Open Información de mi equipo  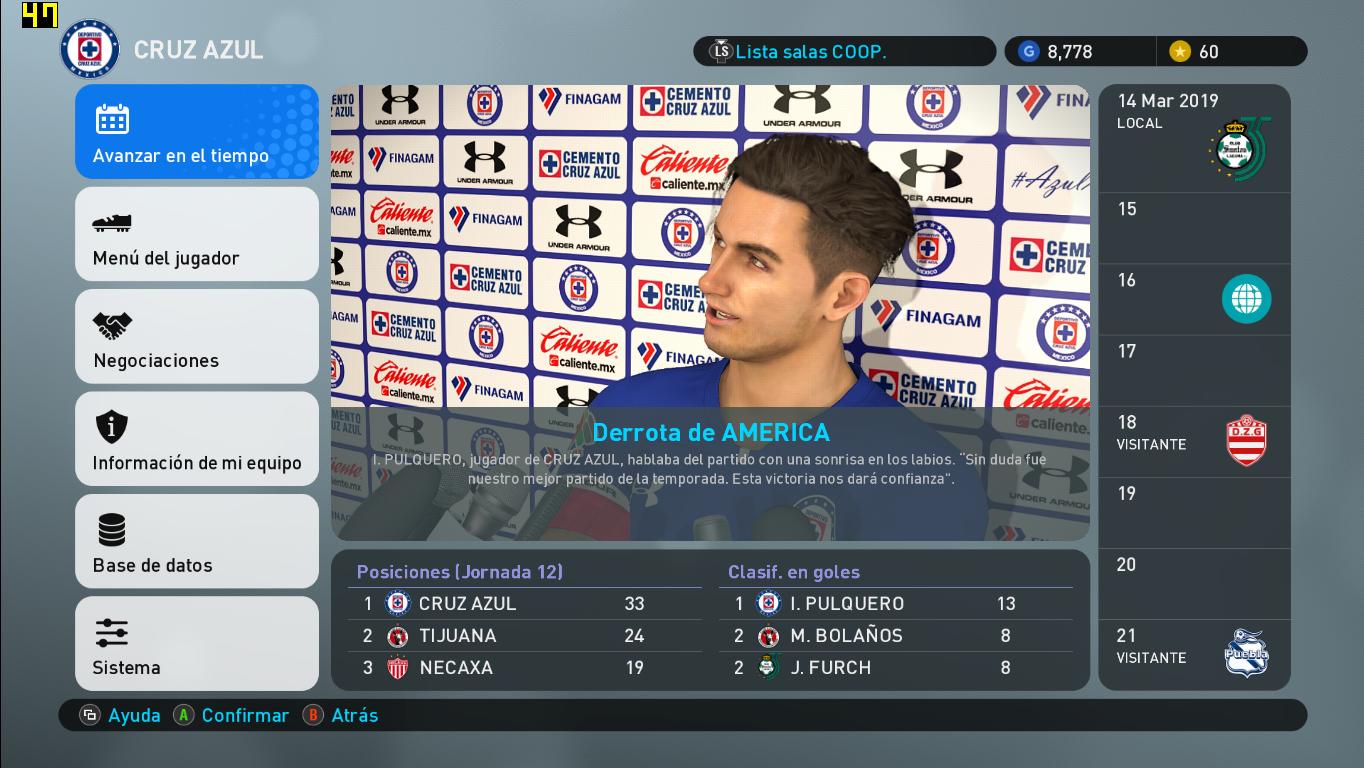tap(197, 439)
